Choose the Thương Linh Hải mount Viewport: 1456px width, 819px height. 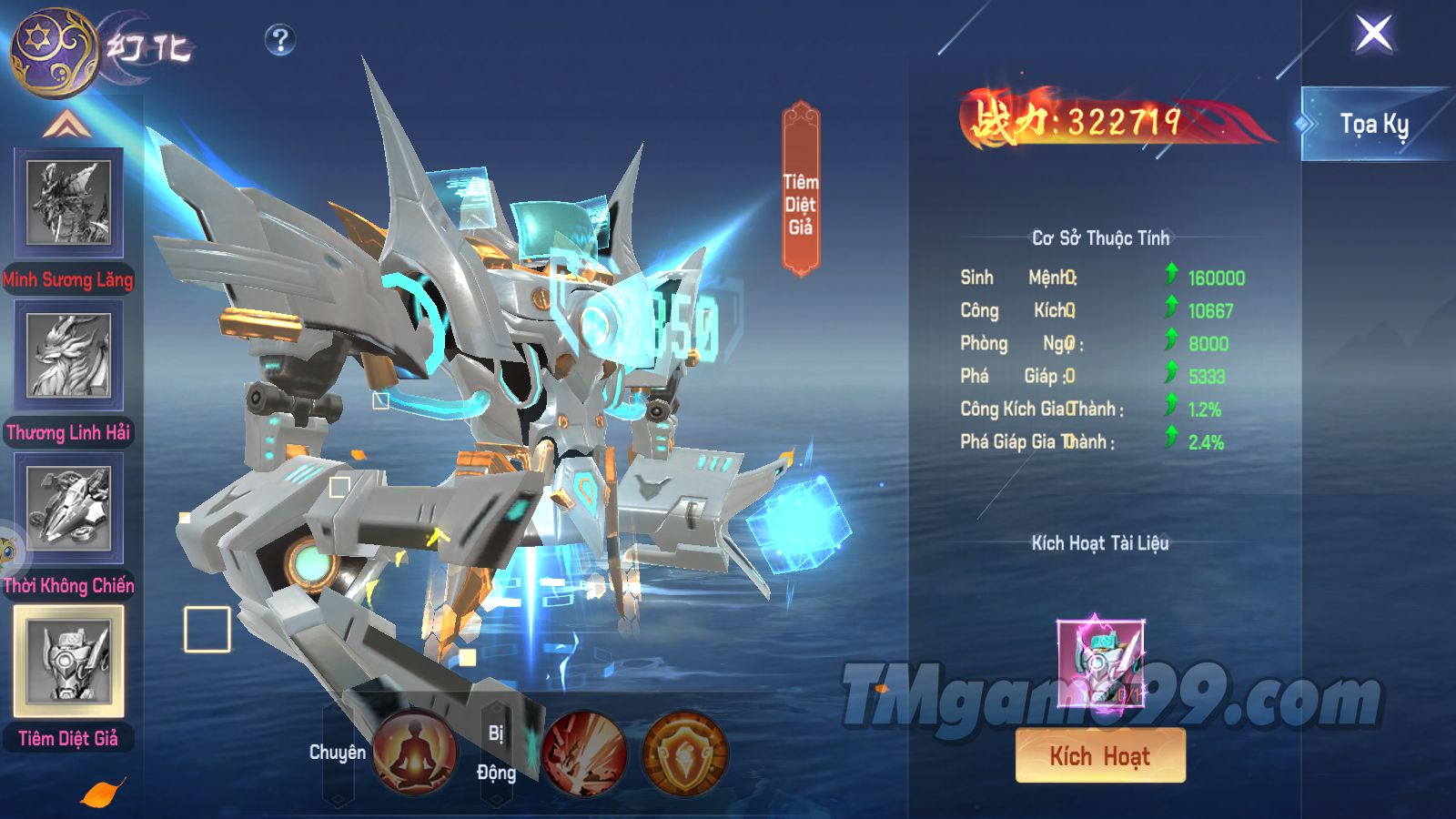pyautogui.click(x=68, y=355)
